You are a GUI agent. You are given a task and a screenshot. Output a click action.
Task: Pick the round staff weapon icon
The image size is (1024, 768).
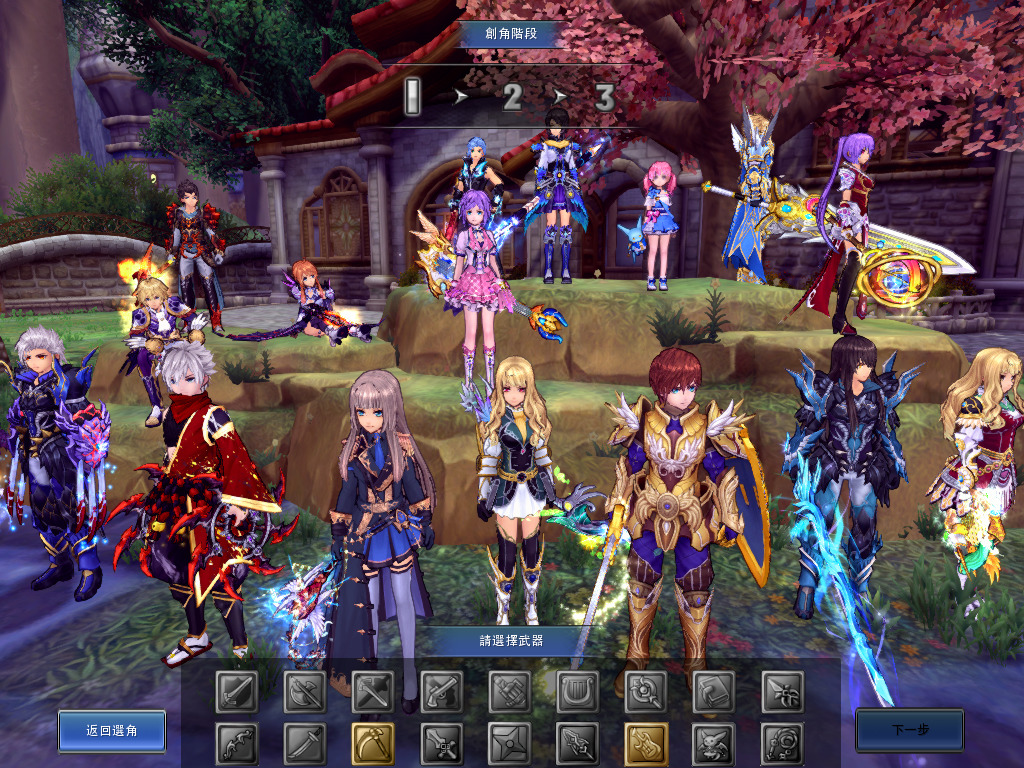tap(645, 691)
